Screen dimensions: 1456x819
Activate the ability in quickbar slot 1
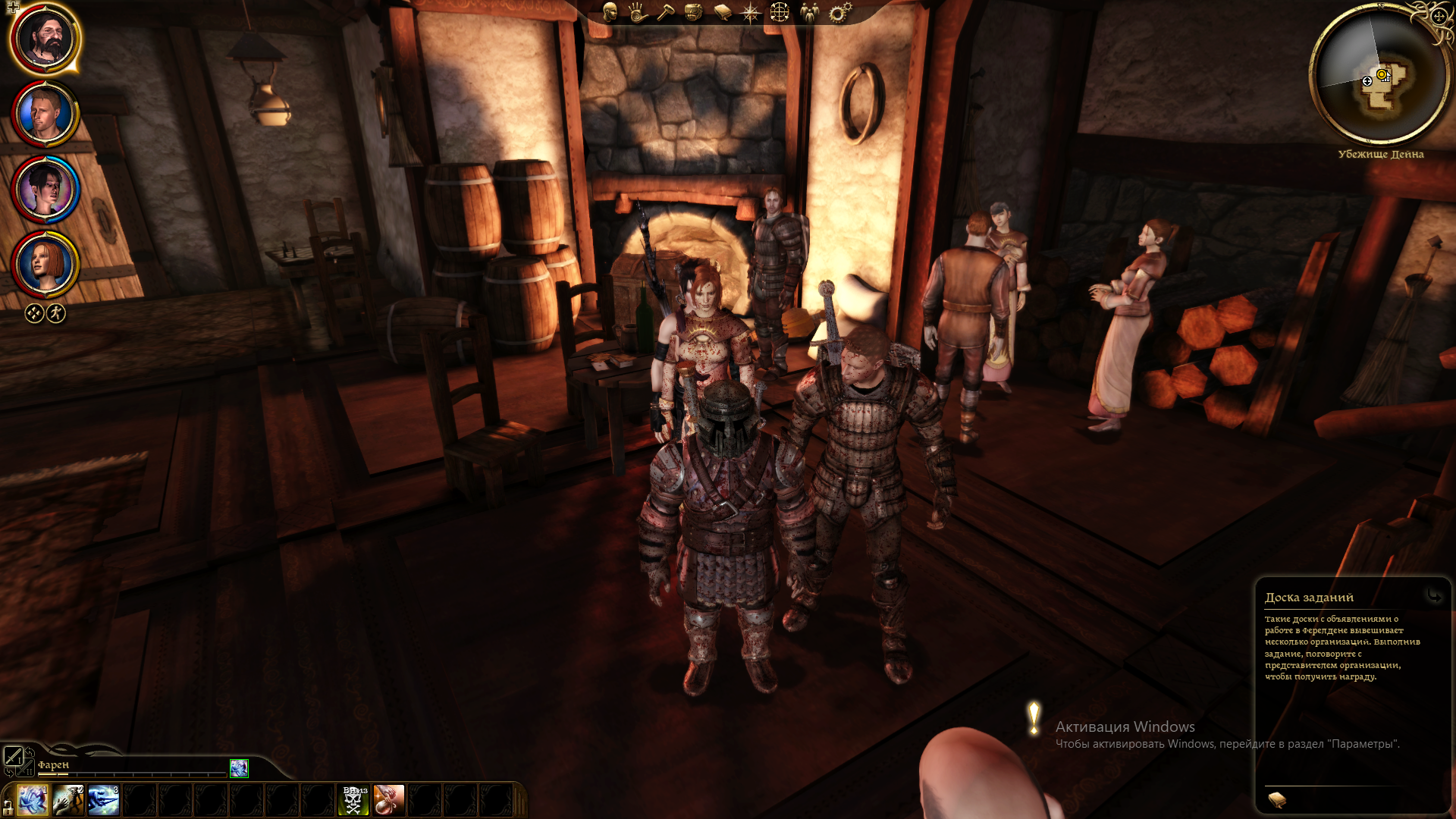32,799
